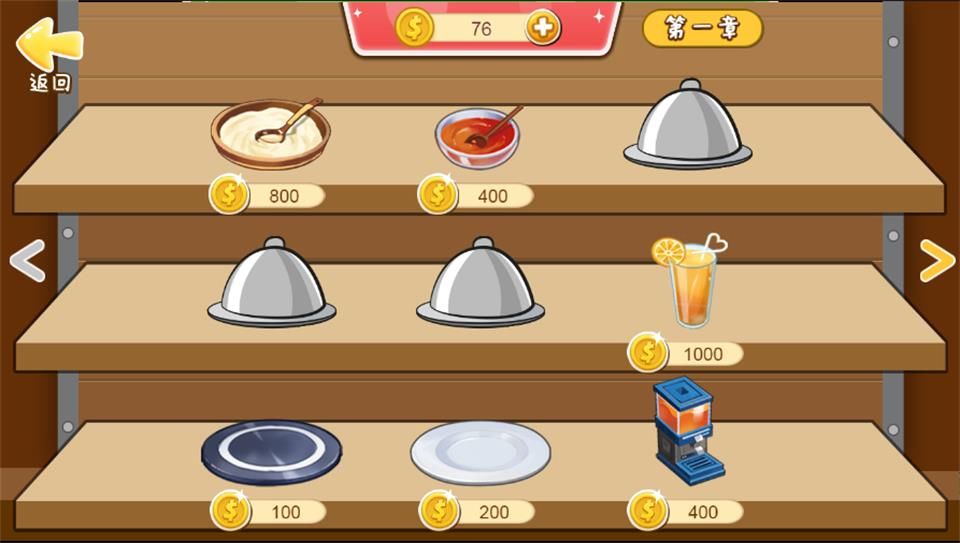The image size is (960, 543).
Task: Open the 第一章 chapter selector
Action: [702, 29]
